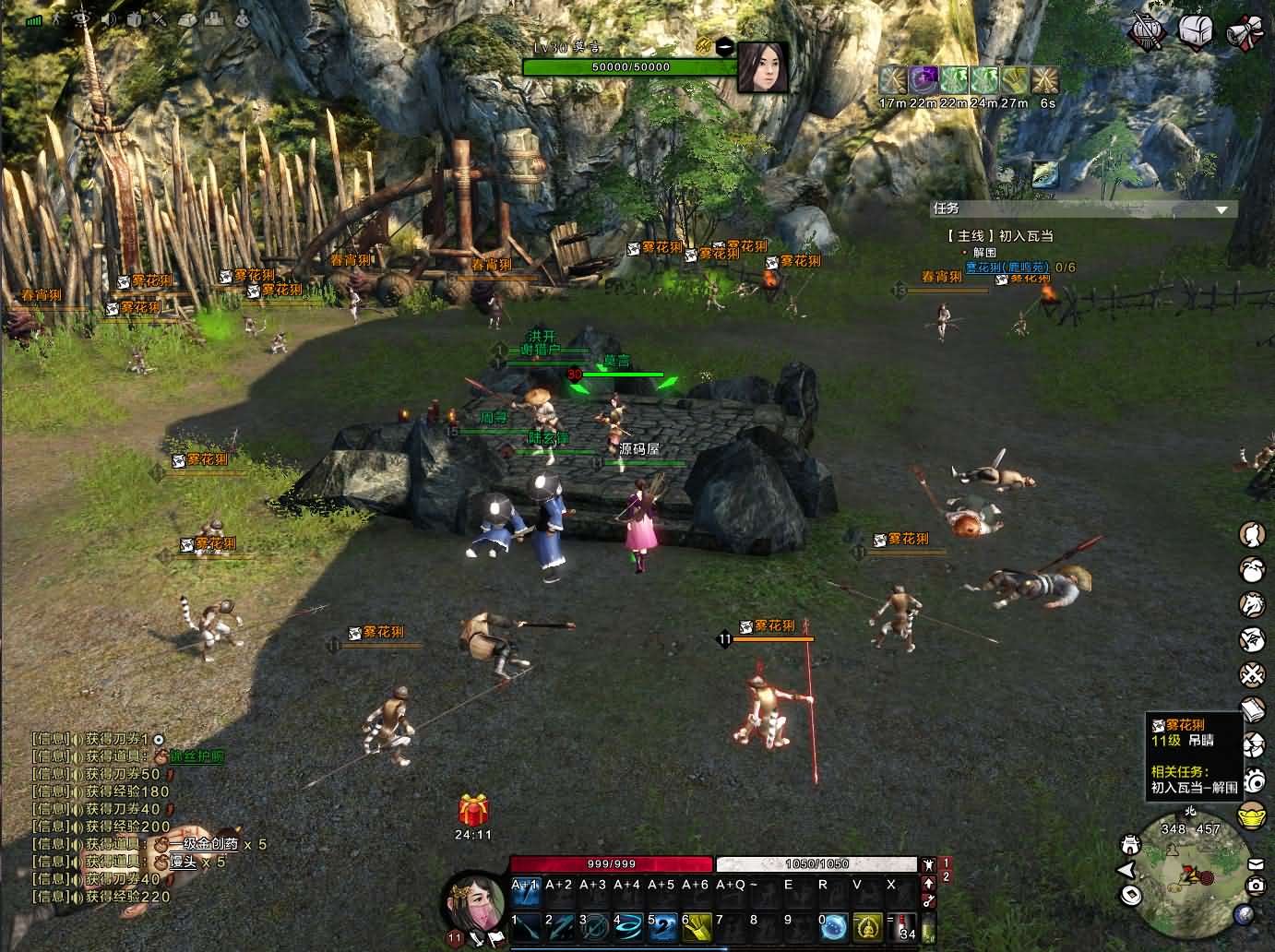Click the 【主线】初入瓦当 quest entry
Viewport: 1275px width, 952px height.
1000,235
